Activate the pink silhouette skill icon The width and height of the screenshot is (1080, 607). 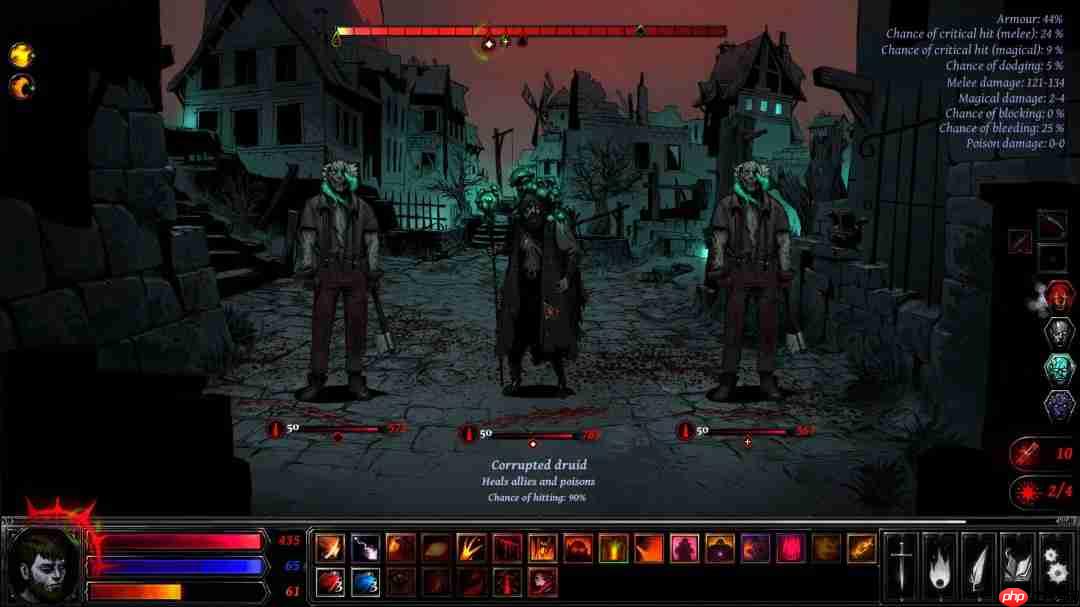[x=684, y=548]
